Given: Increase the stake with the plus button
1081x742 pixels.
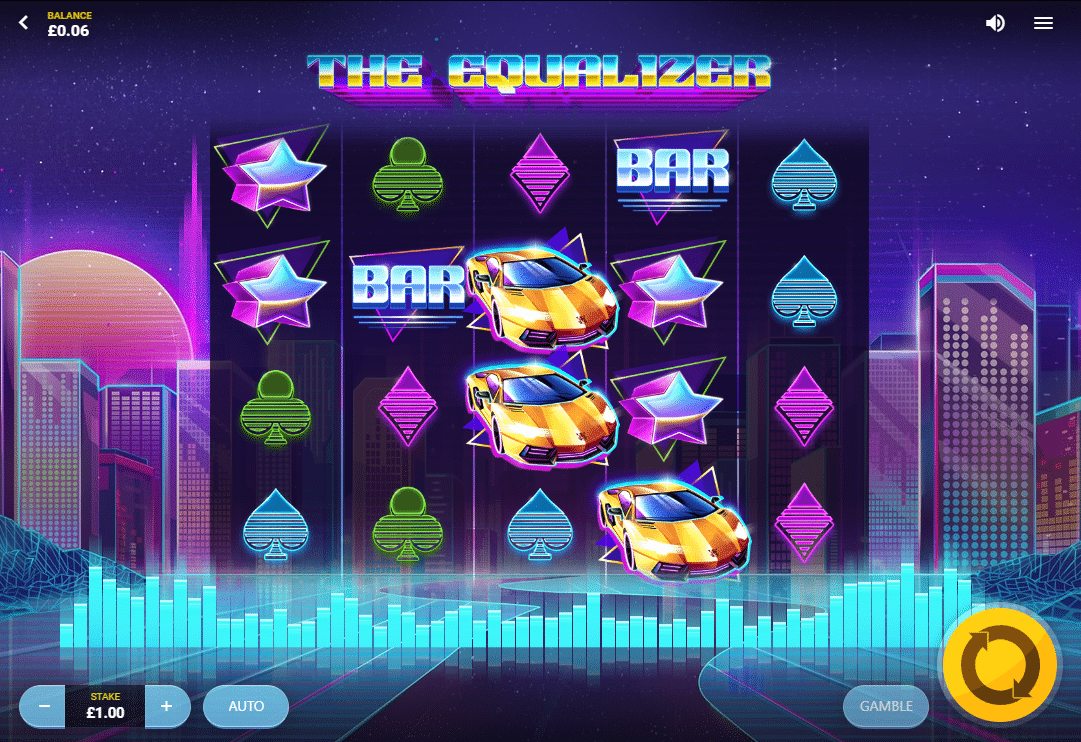Looking at the screenshot, I should (x=167, y=706).
